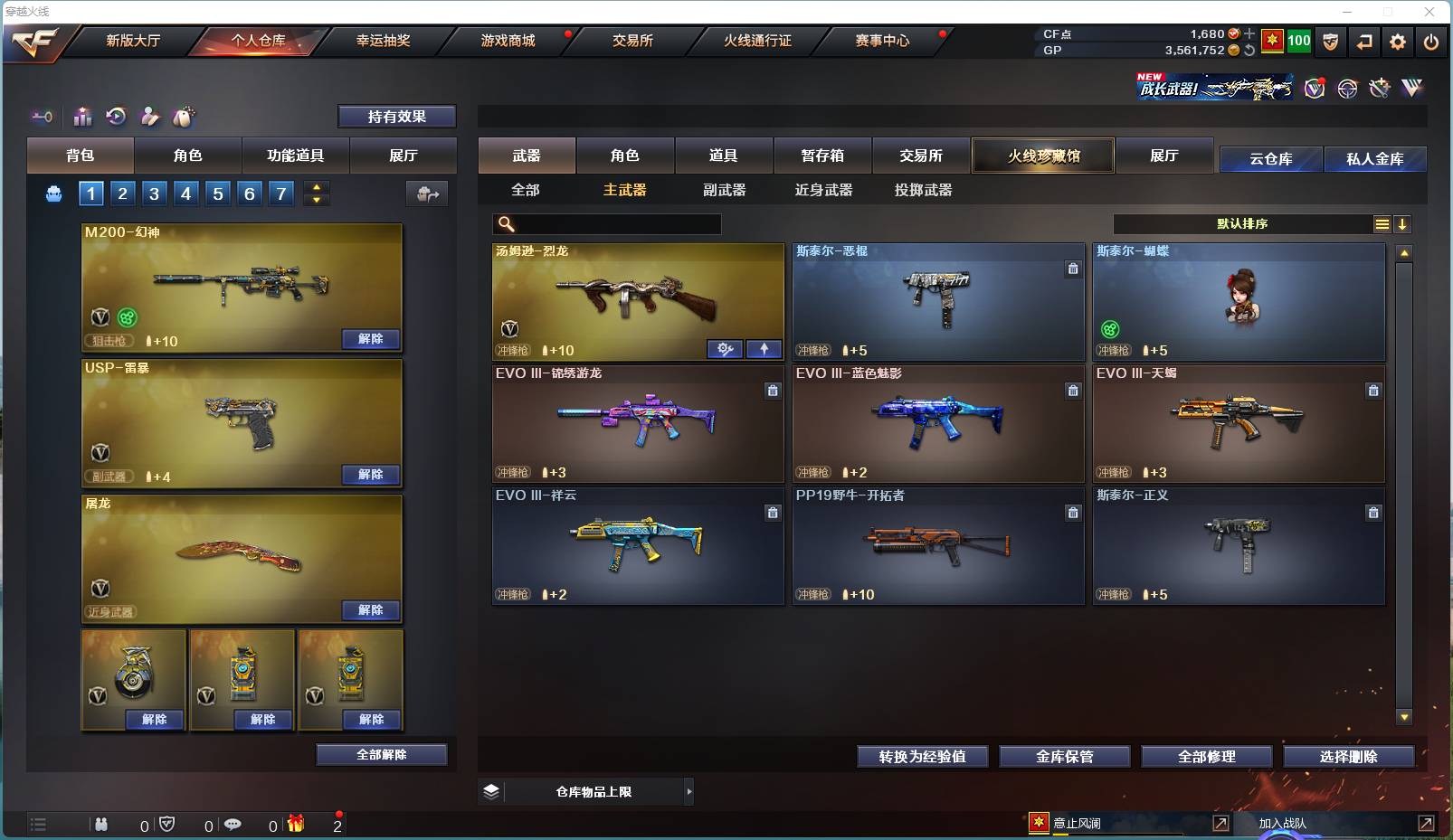
Task: Click the up arrow of the backpack page stepper
Action: 316,186
